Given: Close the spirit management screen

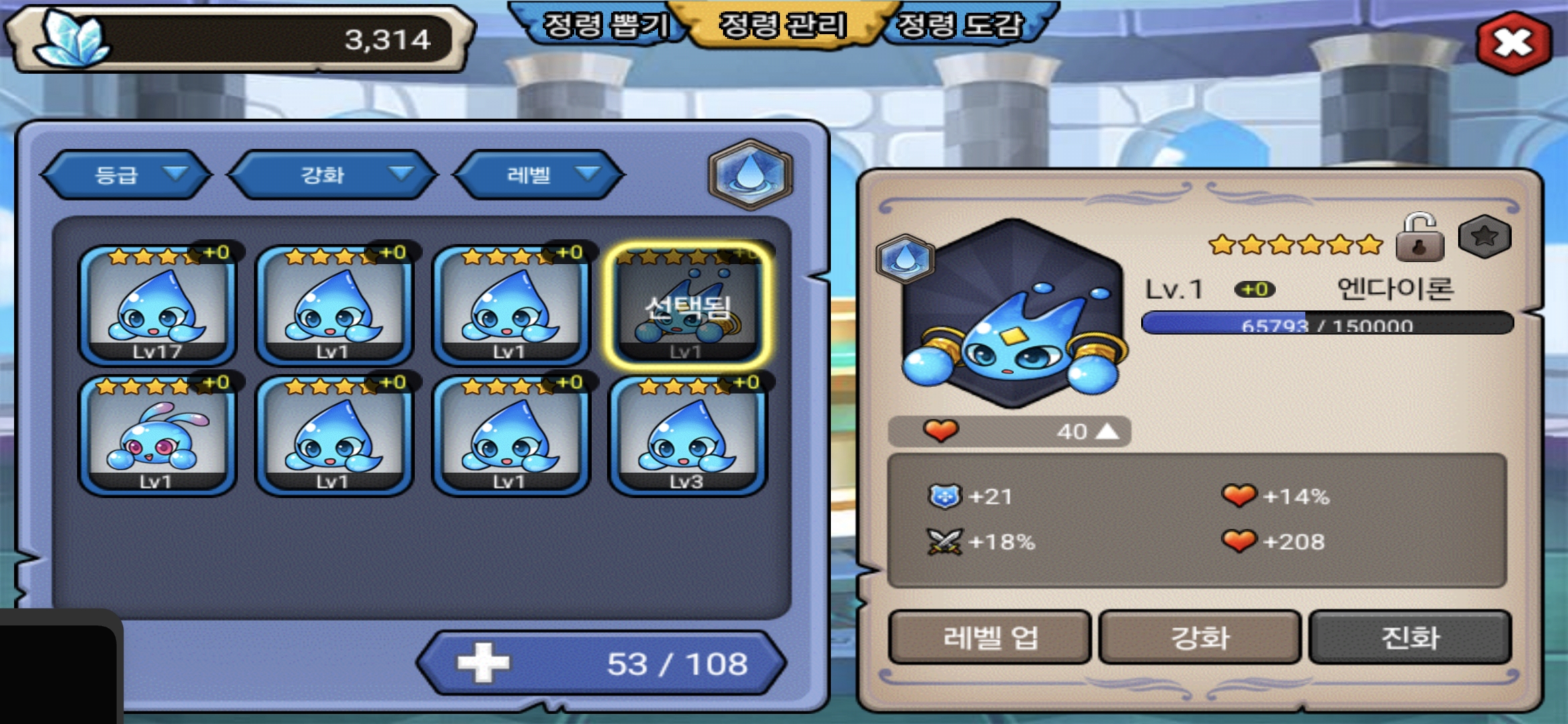Looking at the screenshot, I should (x=1513, y=43).
